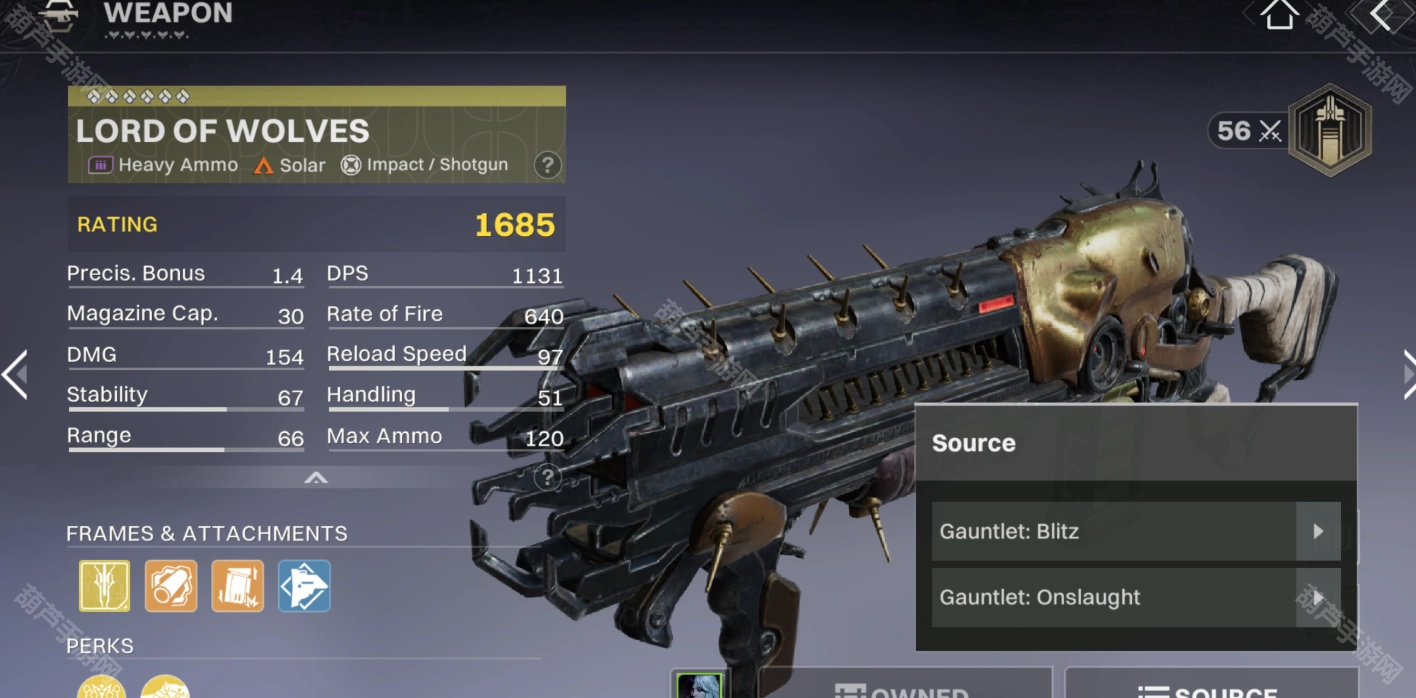Open help for weapon type info
Viewport: 1416px width, 698px height.
tap(547, 165)
